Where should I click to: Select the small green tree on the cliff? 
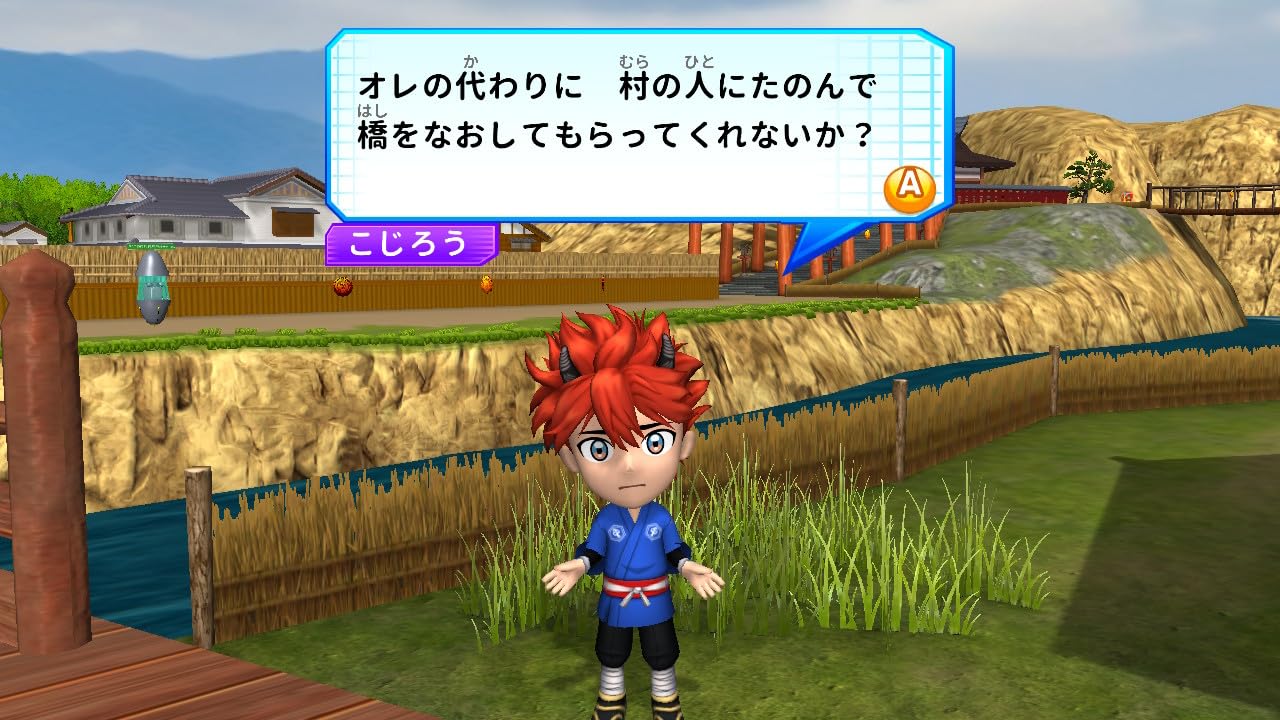pyautogui.click(x=1090, y=175)
